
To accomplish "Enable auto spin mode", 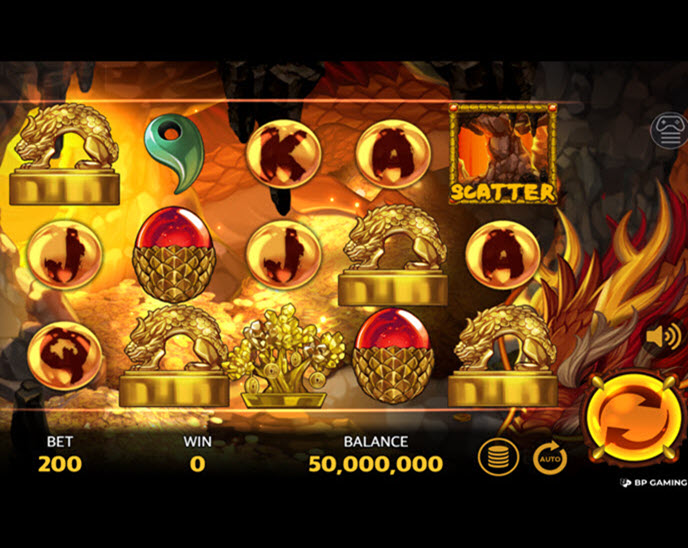I will (549, 457).
